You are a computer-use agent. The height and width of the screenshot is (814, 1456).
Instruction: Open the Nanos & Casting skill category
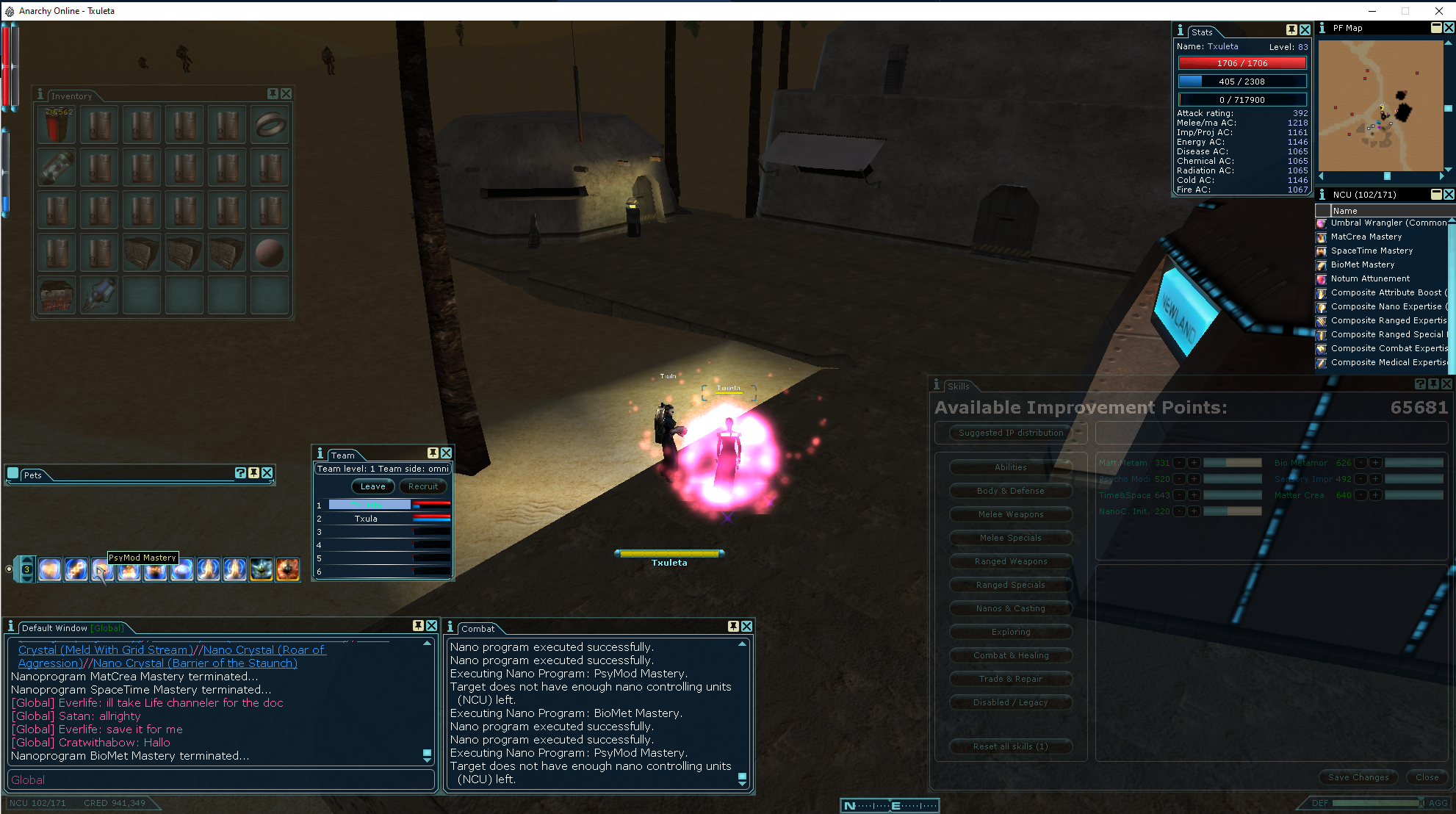point(1010,608)
